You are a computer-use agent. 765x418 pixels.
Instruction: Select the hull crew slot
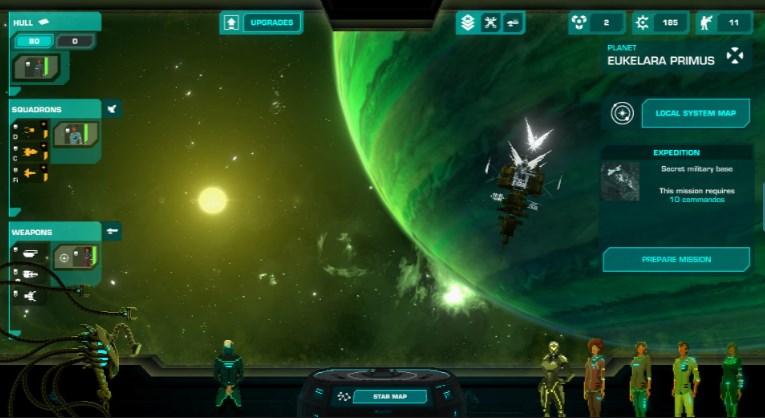(36, 68)
